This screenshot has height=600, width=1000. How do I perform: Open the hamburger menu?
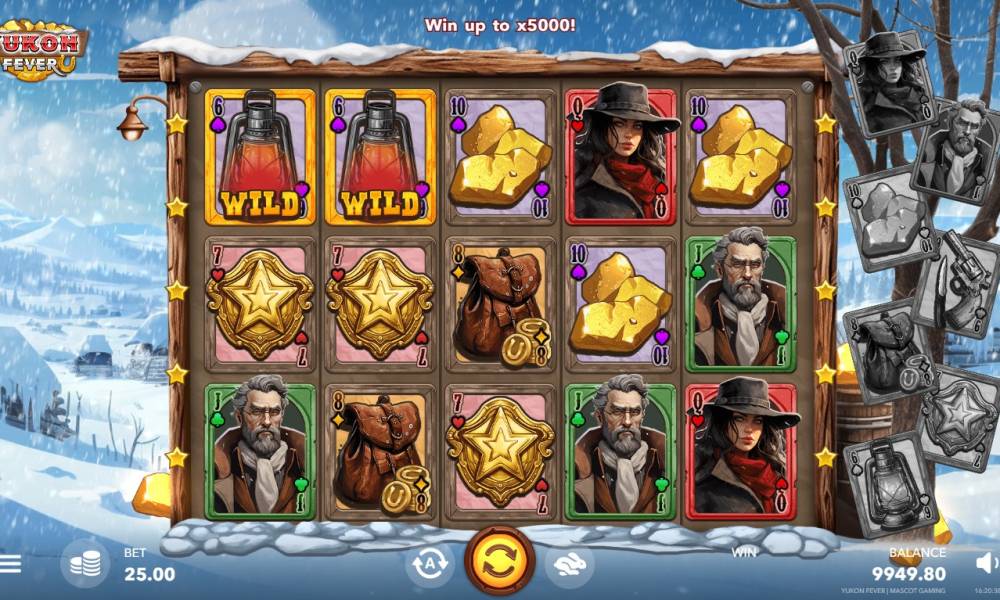click(10, 564)
